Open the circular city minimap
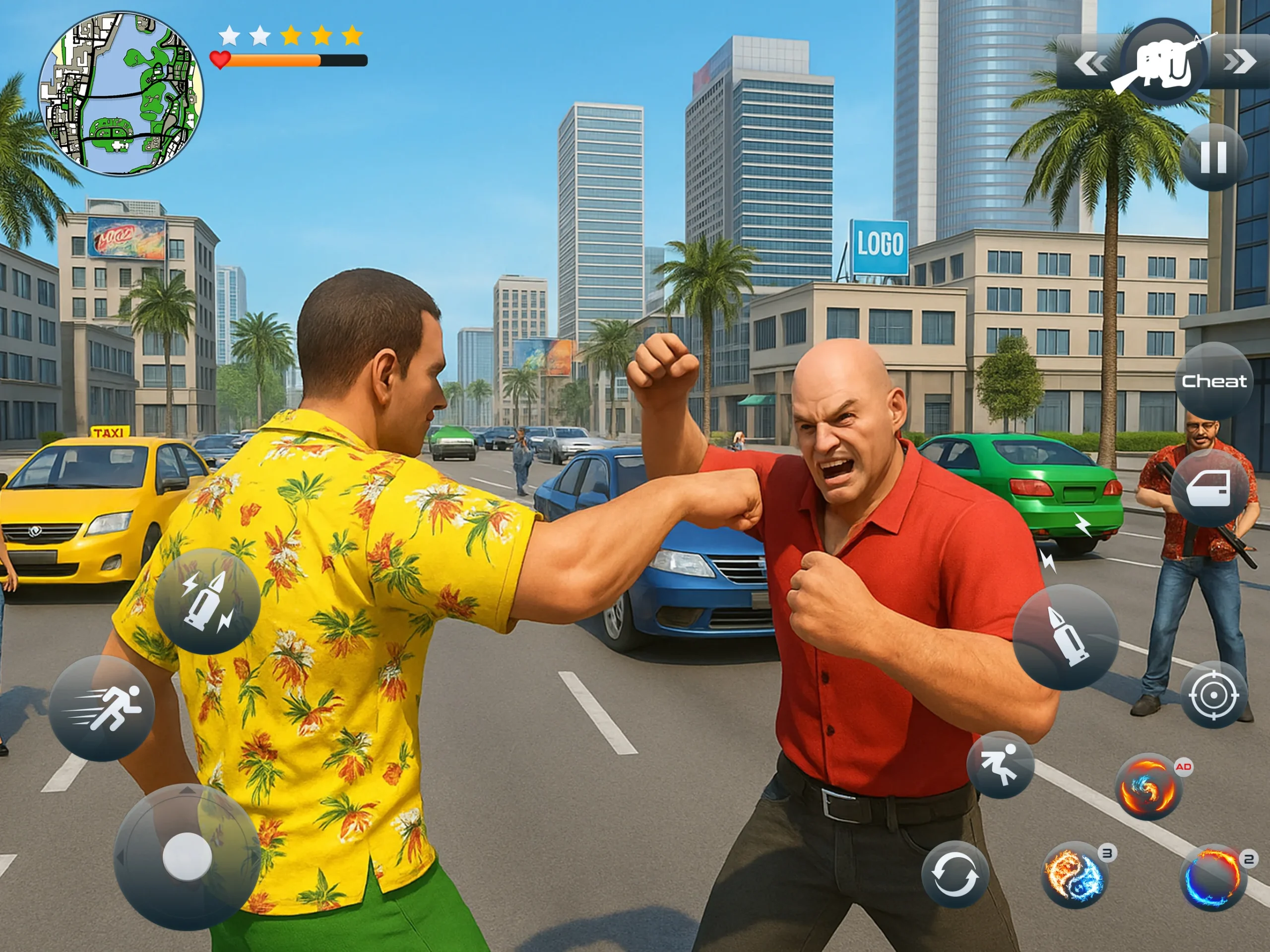The image size is (1270, 952). coord(121,94)
